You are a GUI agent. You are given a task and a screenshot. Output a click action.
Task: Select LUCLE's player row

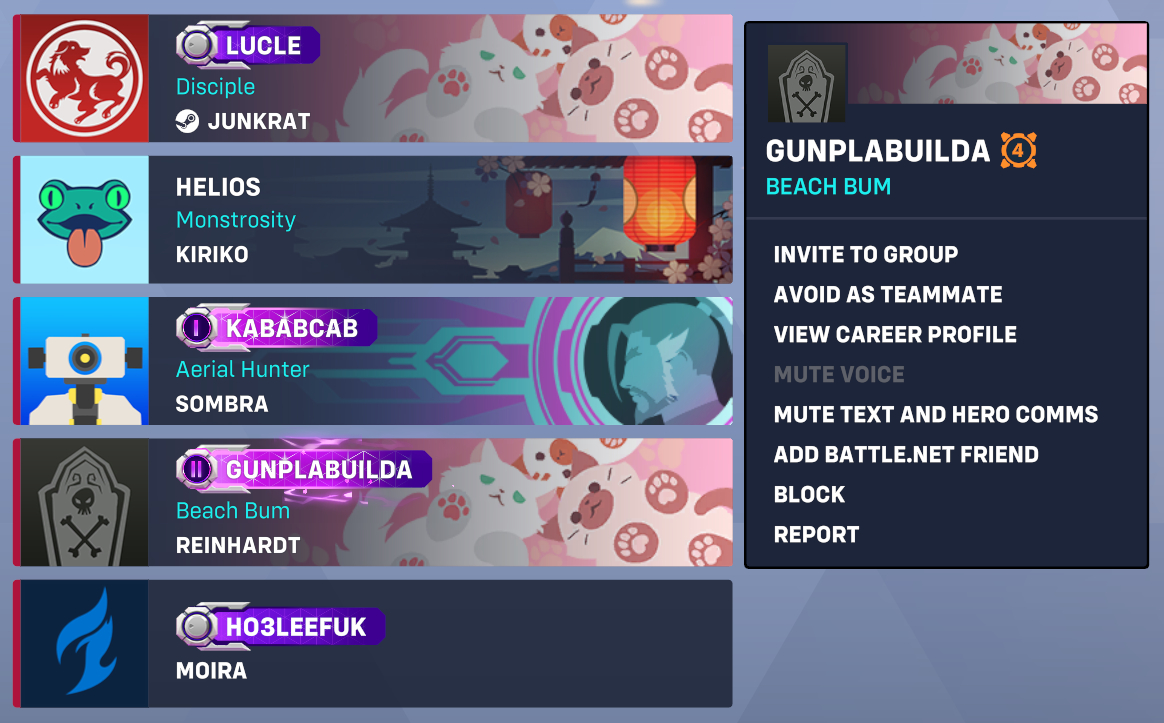[x=440, y=79]
